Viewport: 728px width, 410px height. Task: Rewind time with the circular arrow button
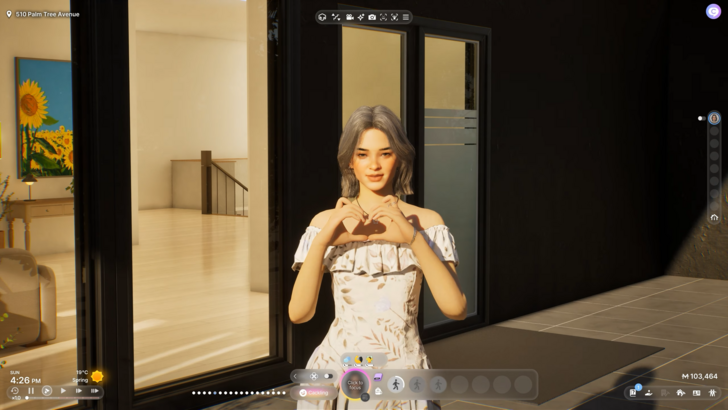tap(15, 391)
